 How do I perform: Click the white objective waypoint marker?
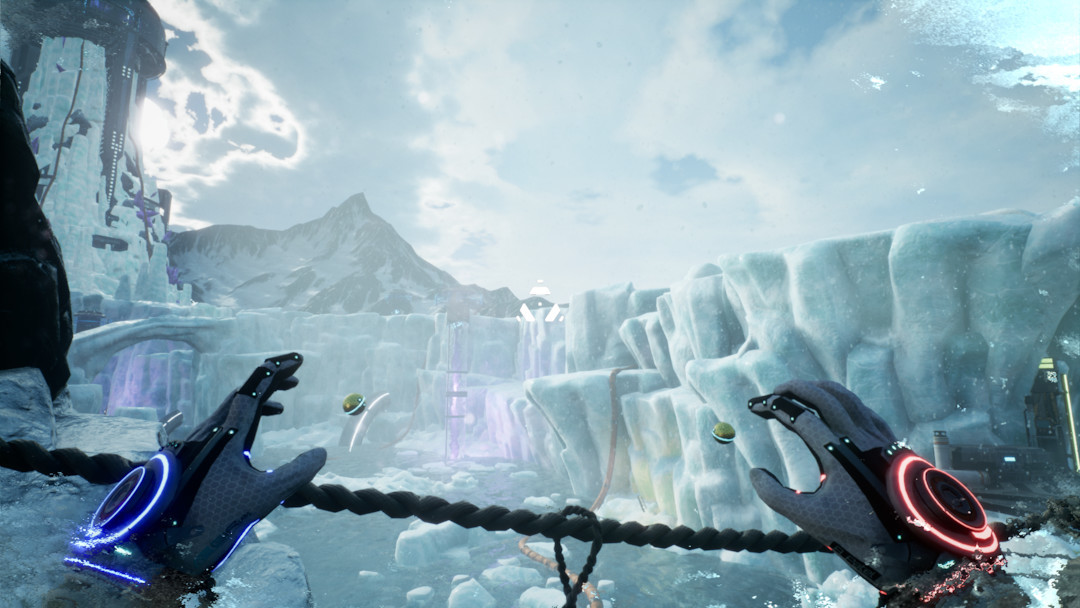pos(540,303)
